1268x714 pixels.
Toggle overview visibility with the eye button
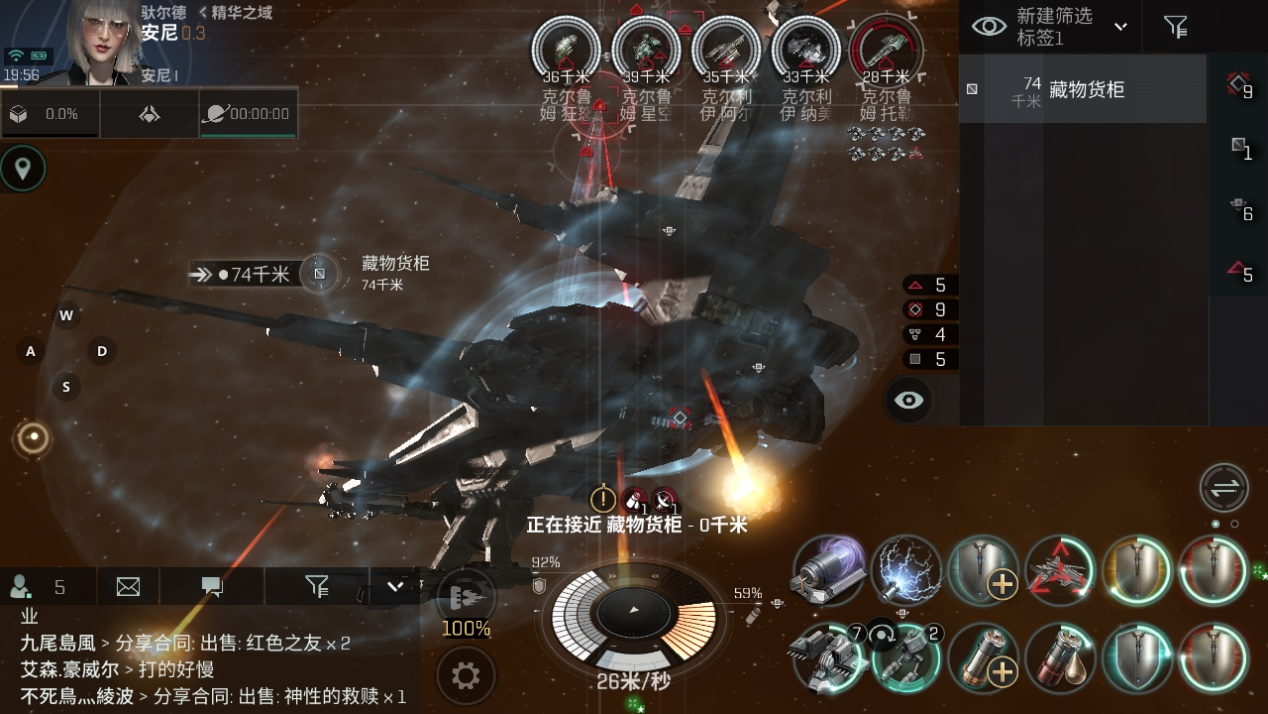tap(908, 400)
